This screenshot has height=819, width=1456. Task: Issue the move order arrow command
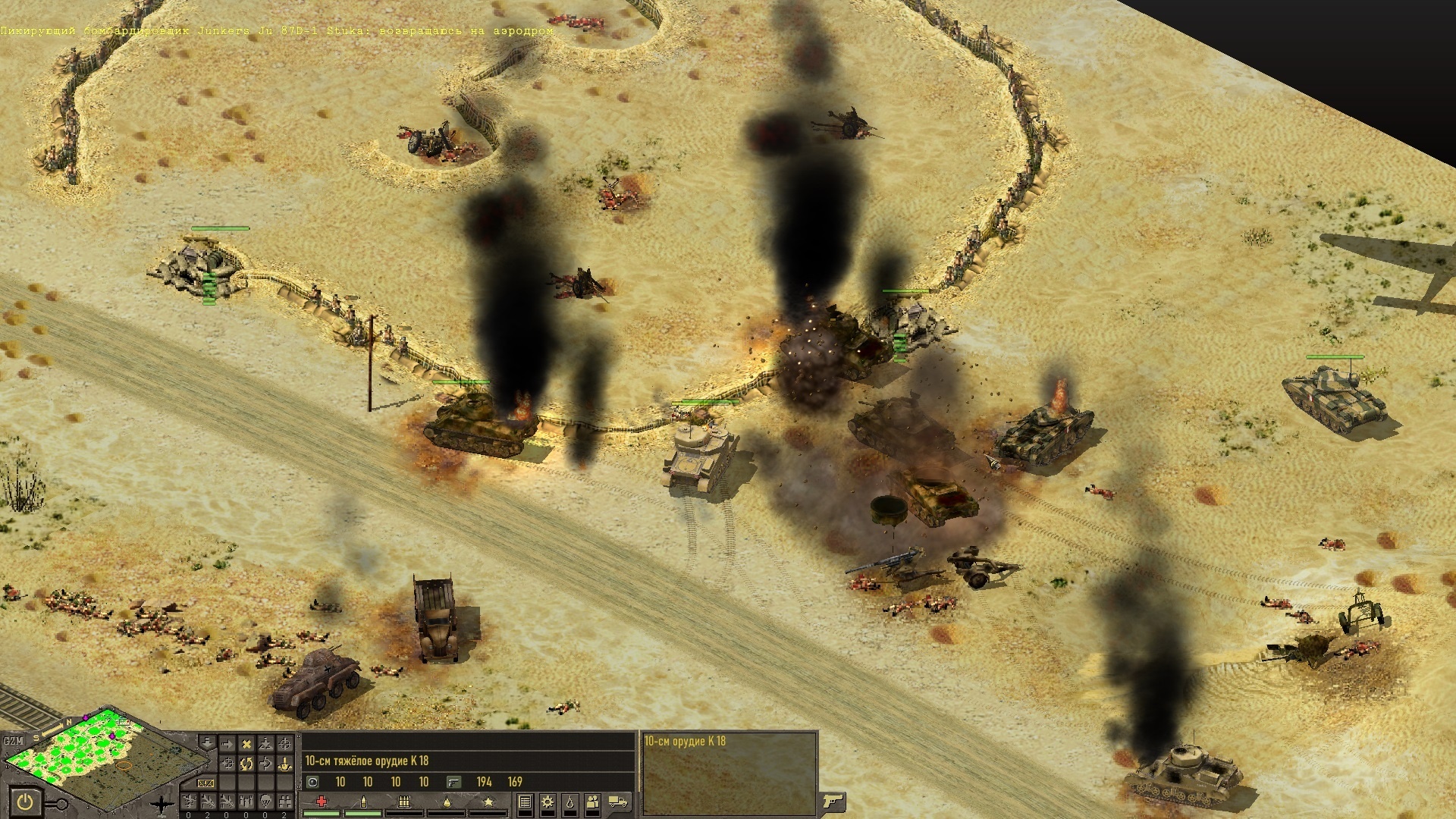[x=227, y=744]
